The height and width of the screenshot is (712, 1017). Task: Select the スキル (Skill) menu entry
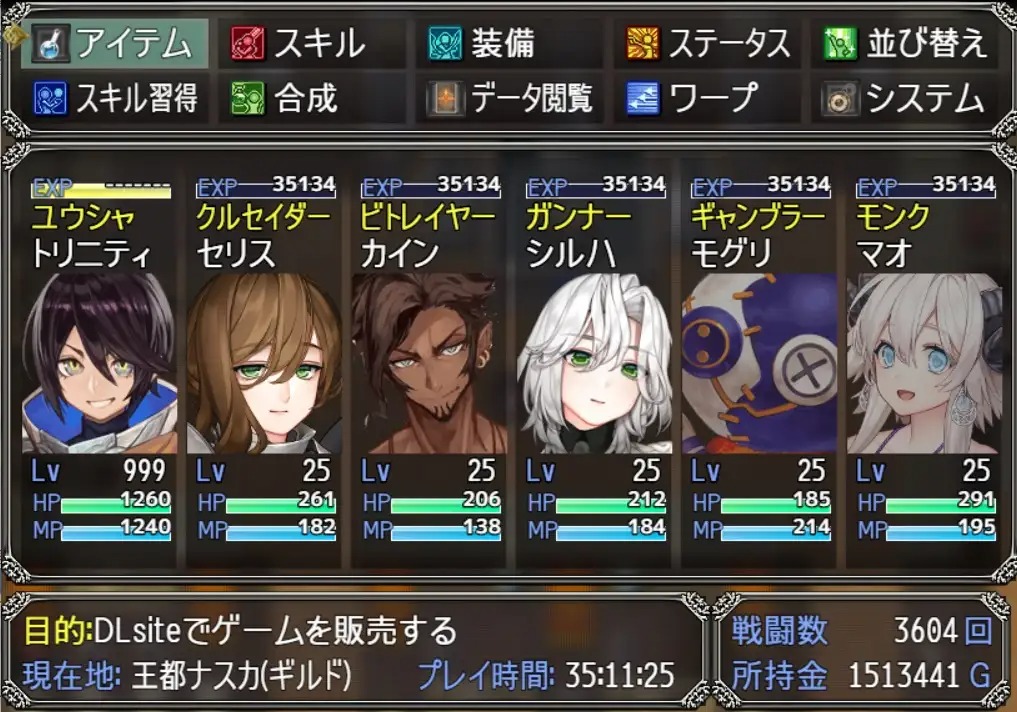310,43
